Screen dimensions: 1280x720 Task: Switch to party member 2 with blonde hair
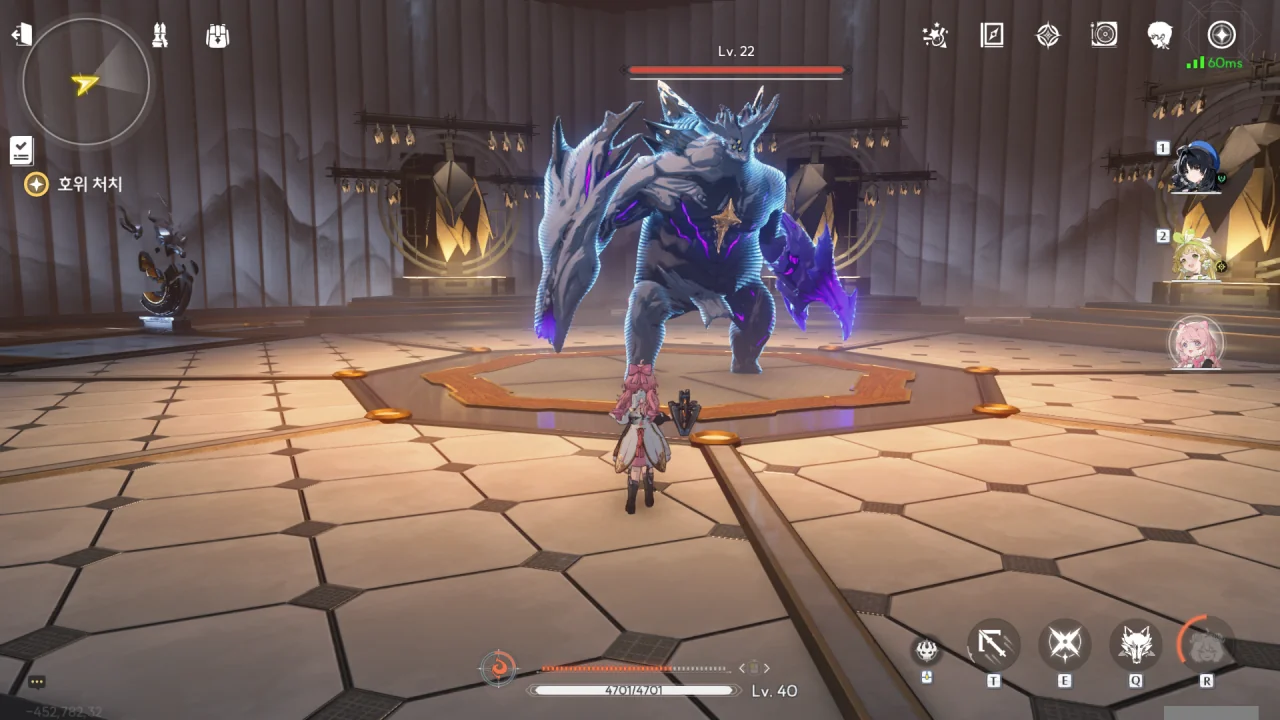[1195, 258]
